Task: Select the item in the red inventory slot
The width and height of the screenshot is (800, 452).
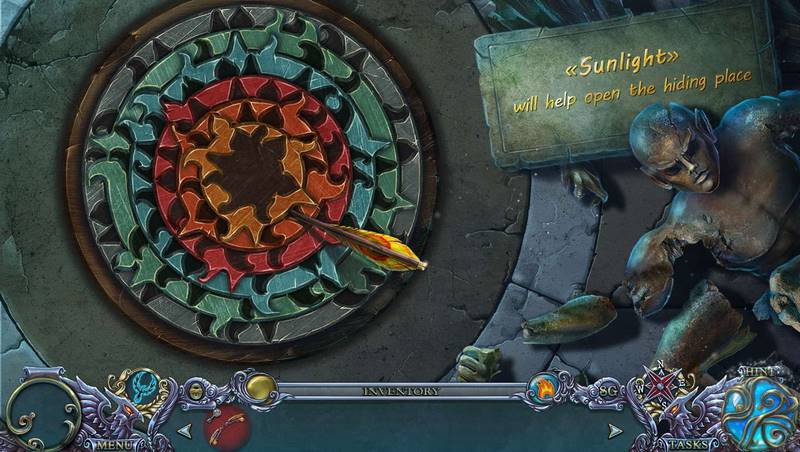Action: pyautogui.click(x=226, y=427)
